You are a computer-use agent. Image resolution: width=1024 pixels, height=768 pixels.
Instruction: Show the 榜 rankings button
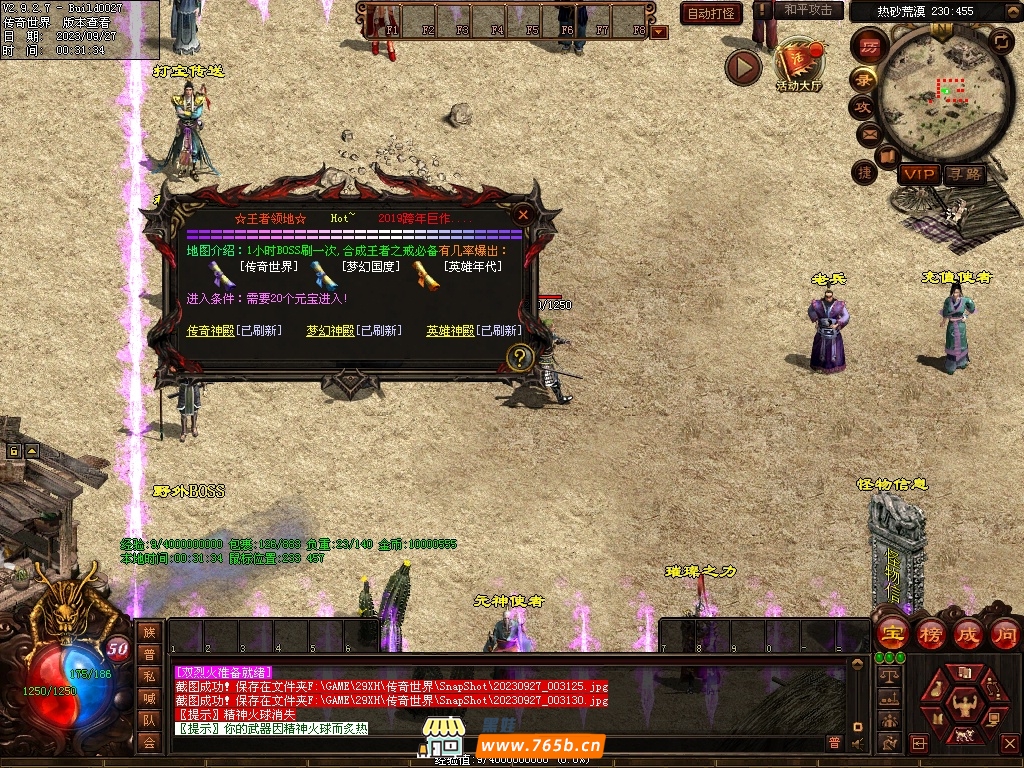click(930, 634)
